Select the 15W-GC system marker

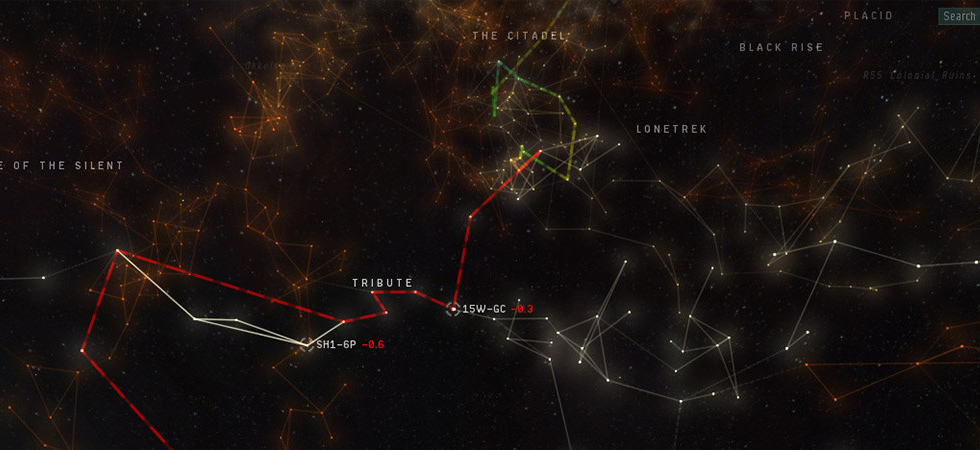pyautogui.click(x=453, y=309)
